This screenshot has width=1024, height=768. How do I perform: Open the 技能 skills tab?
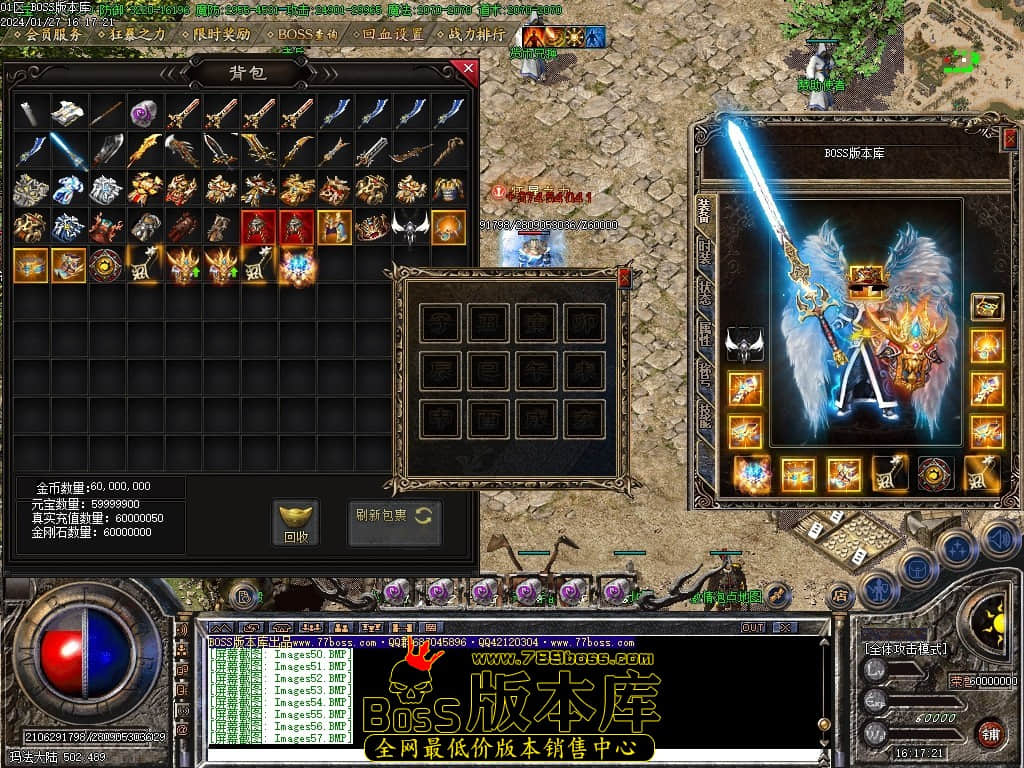(705, 411)
